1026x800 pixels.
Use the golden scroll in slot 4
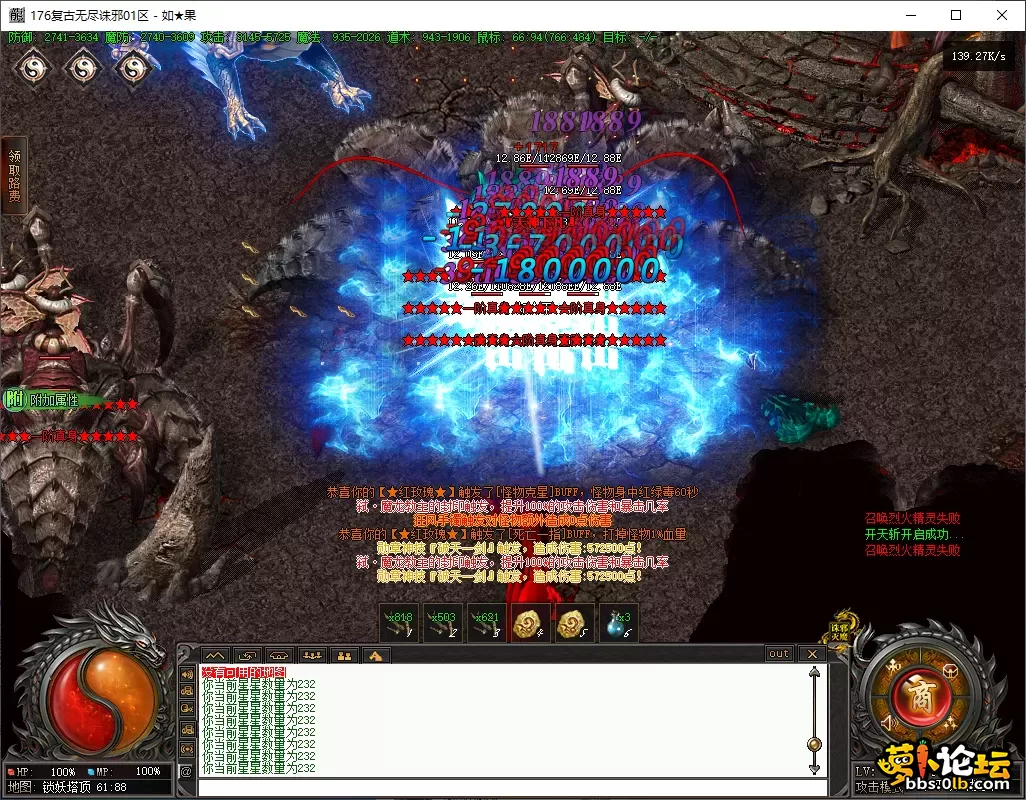tap(530, 624)
